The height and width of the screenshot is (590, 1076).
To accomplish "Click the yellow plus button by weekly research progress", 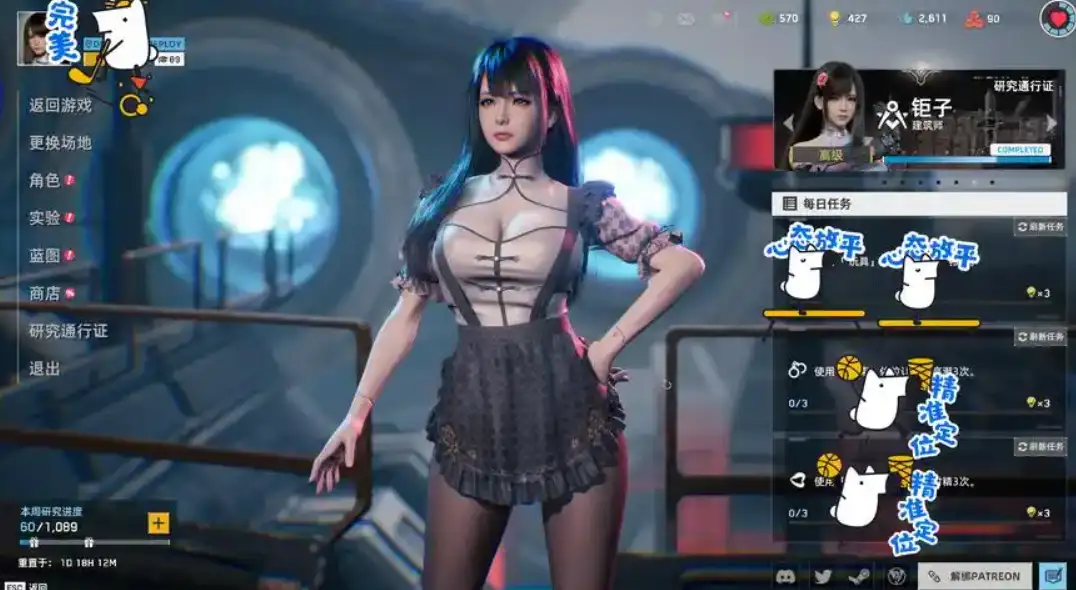I will (158, 523).
